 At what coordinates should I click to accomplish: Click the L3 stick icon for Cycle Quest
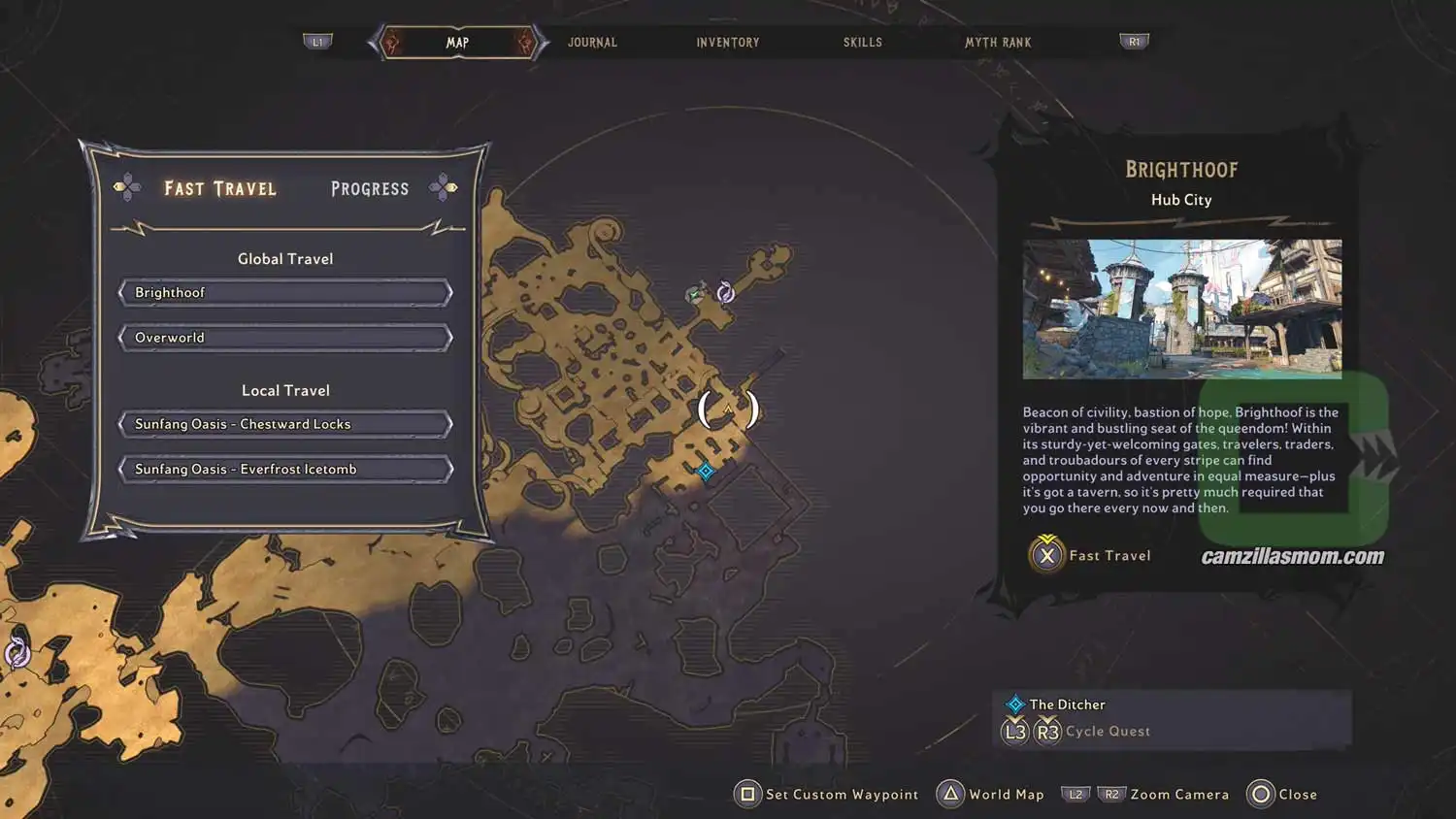click(1015, 731)
